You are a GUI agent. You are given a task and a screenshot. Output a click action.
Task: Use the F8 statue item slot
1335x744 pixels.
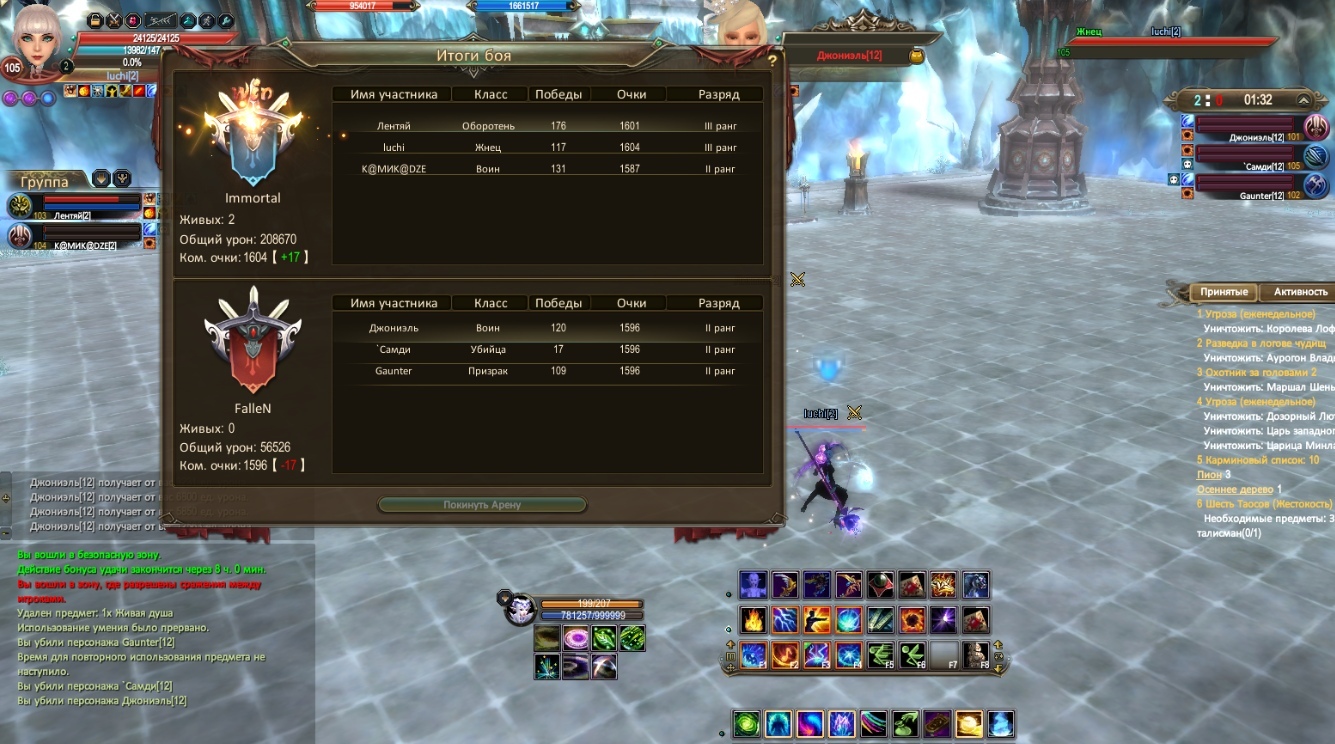coord(976,656)
